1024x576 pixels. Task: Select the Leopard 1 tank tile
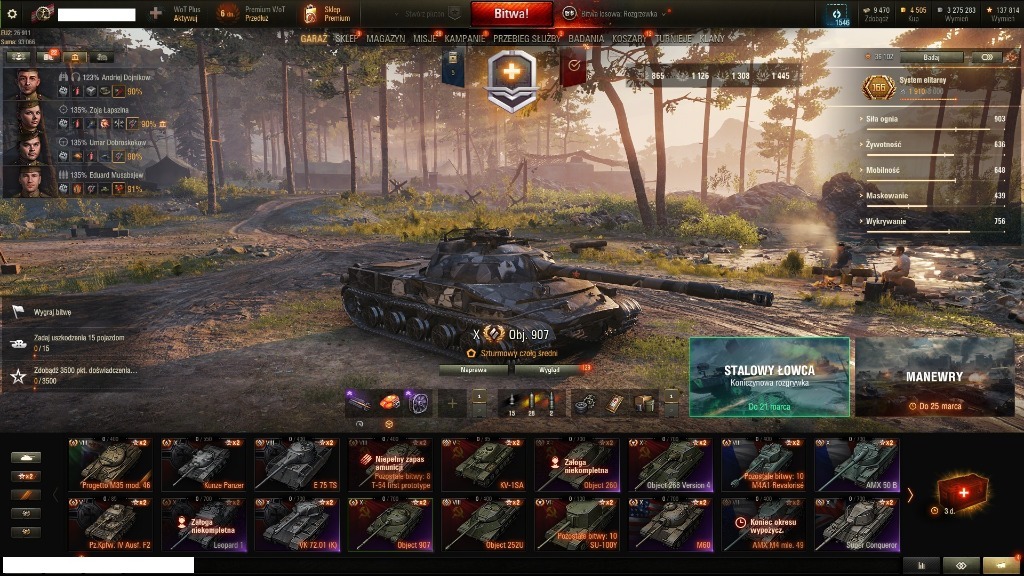203,524
